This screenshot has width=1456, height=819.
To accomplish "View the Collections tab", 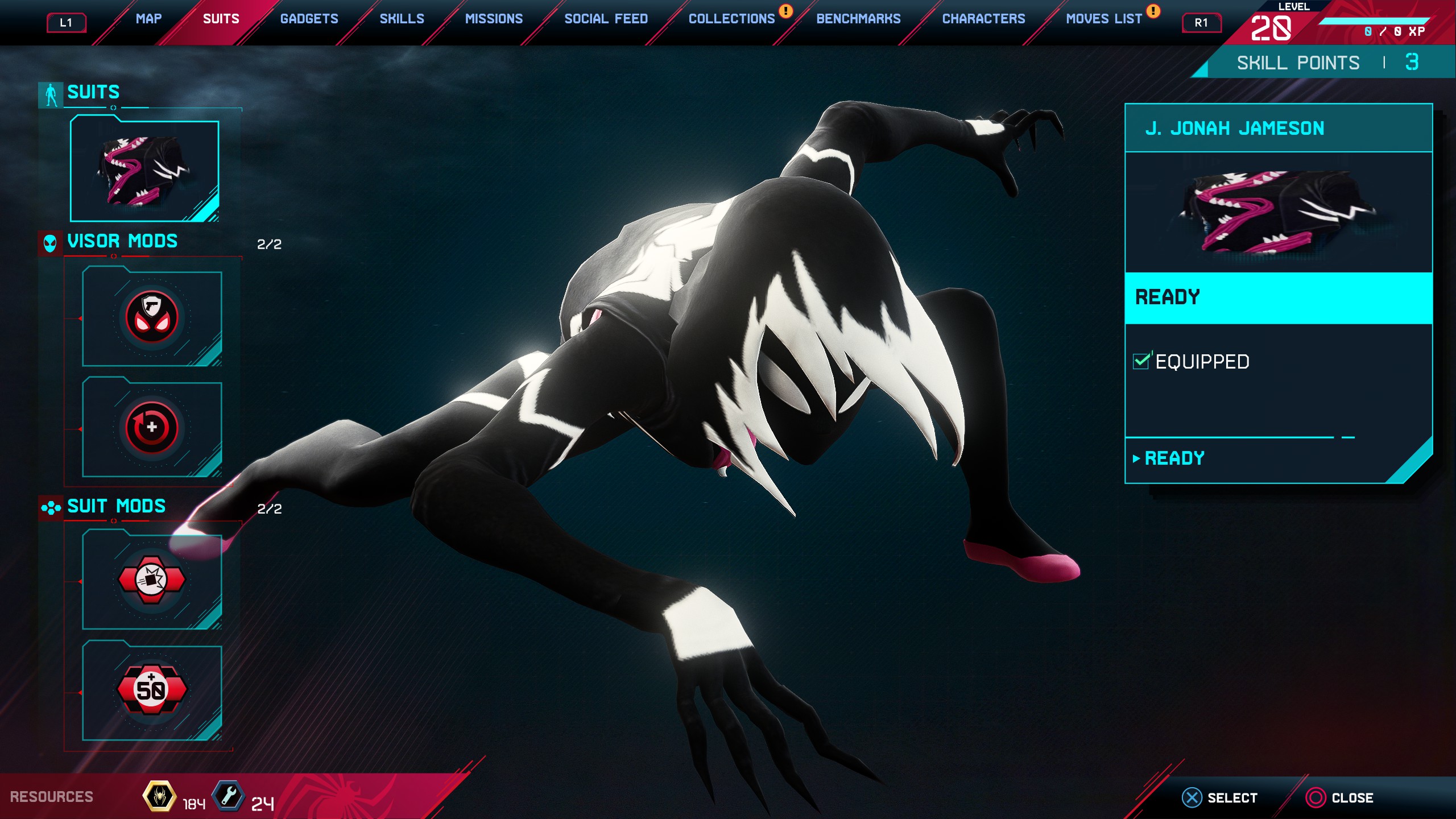I will click(731, 19).
